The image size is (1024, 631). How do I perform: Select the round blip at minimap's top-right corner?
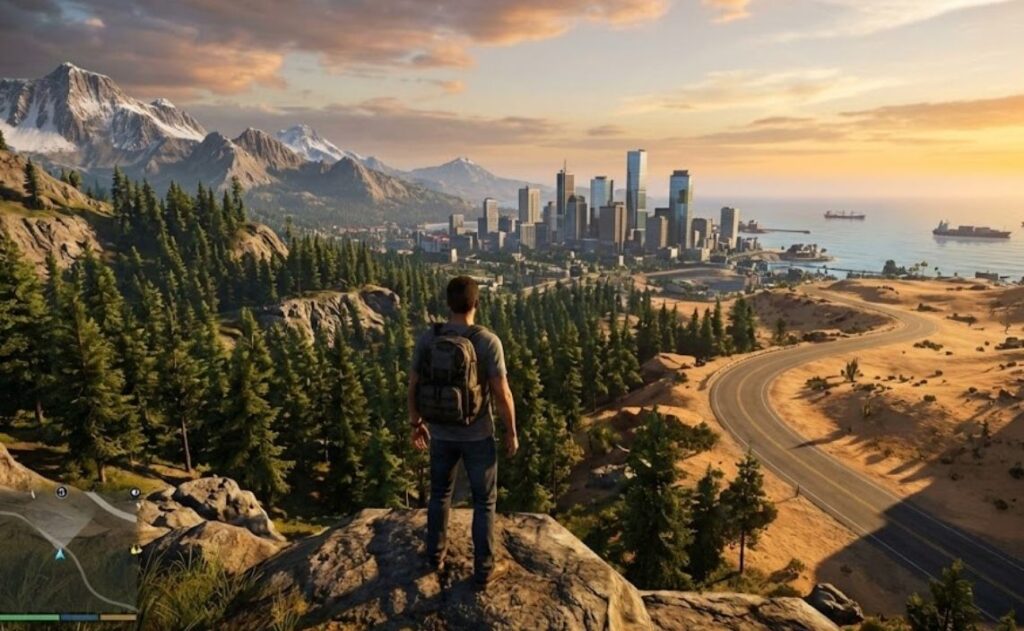coord(134,493)
